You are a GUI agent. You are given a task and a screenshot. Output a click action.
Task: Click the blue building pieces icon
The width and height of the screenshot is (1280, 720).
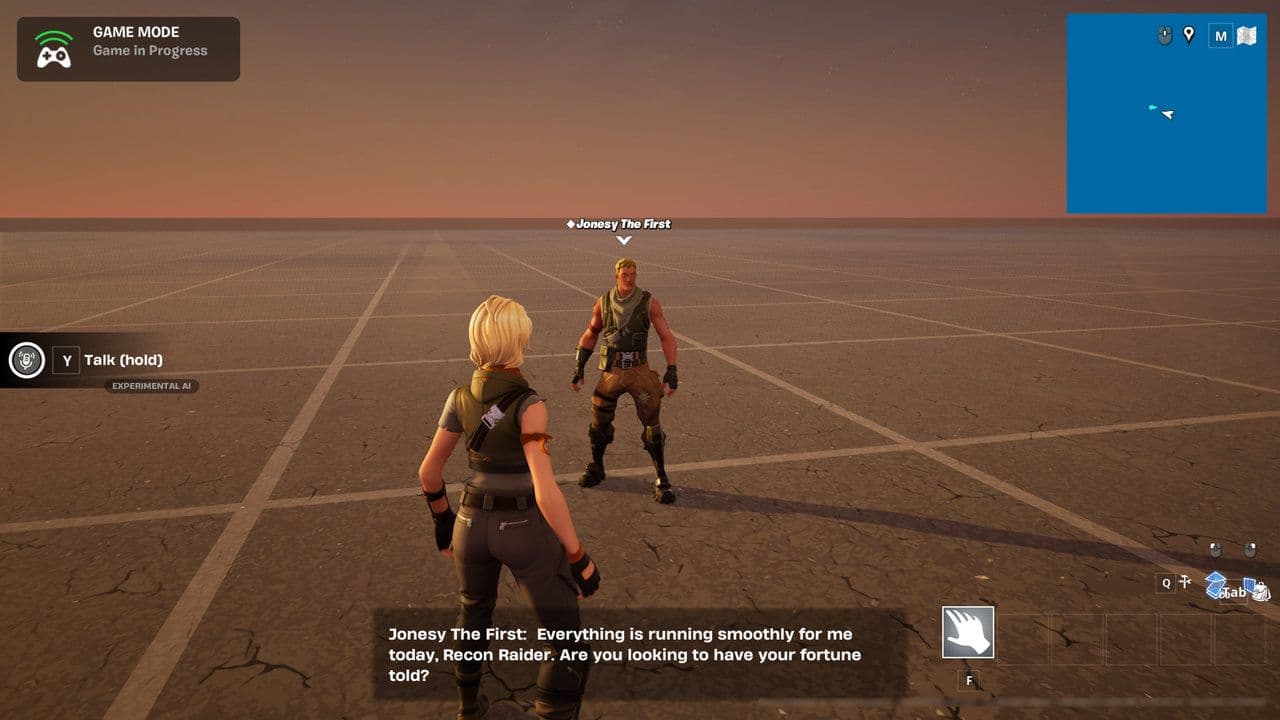click(1215, 584)
